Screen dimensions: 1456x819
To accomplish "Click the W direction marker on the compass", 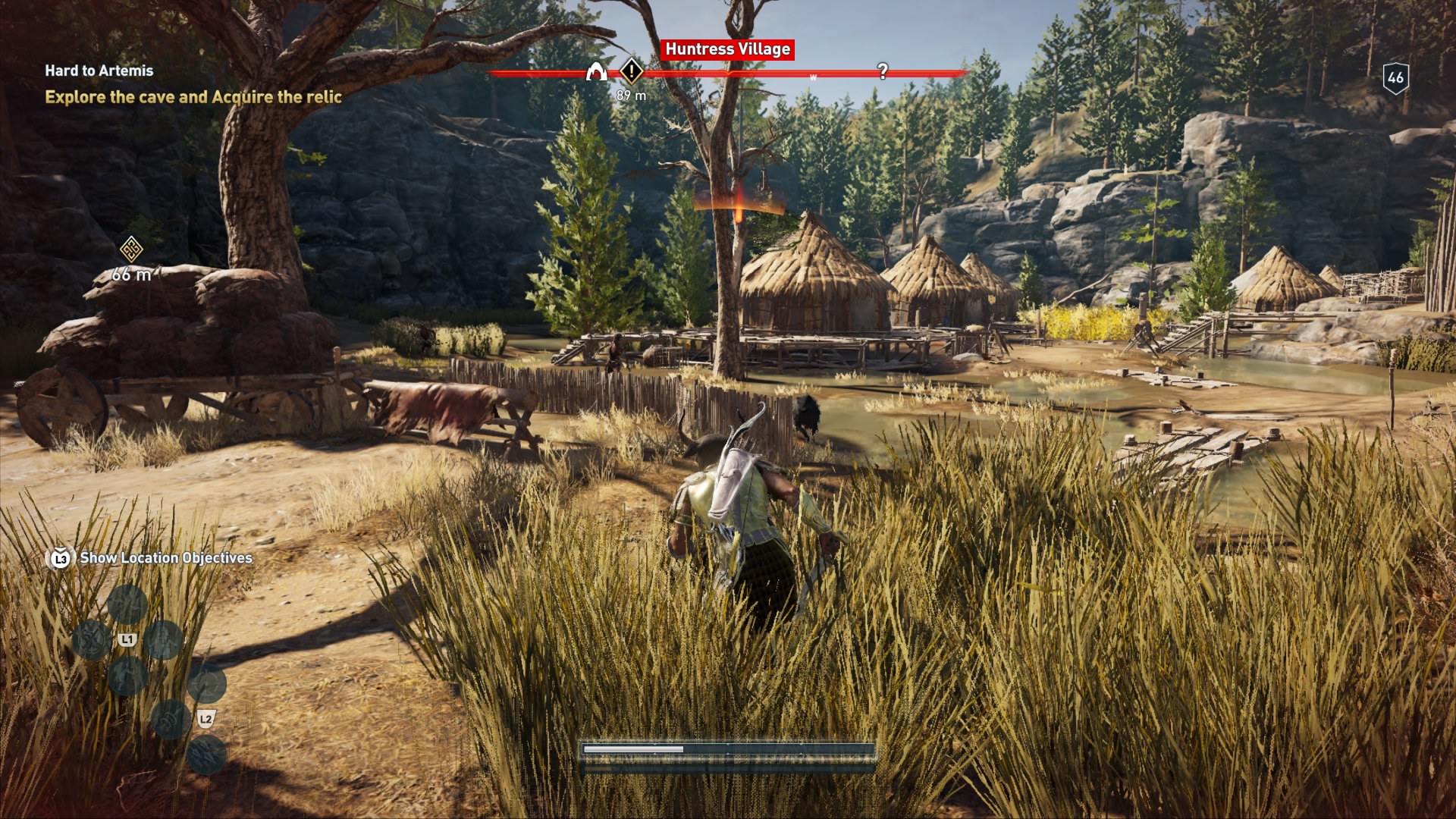I will click(x=813, y=77).
